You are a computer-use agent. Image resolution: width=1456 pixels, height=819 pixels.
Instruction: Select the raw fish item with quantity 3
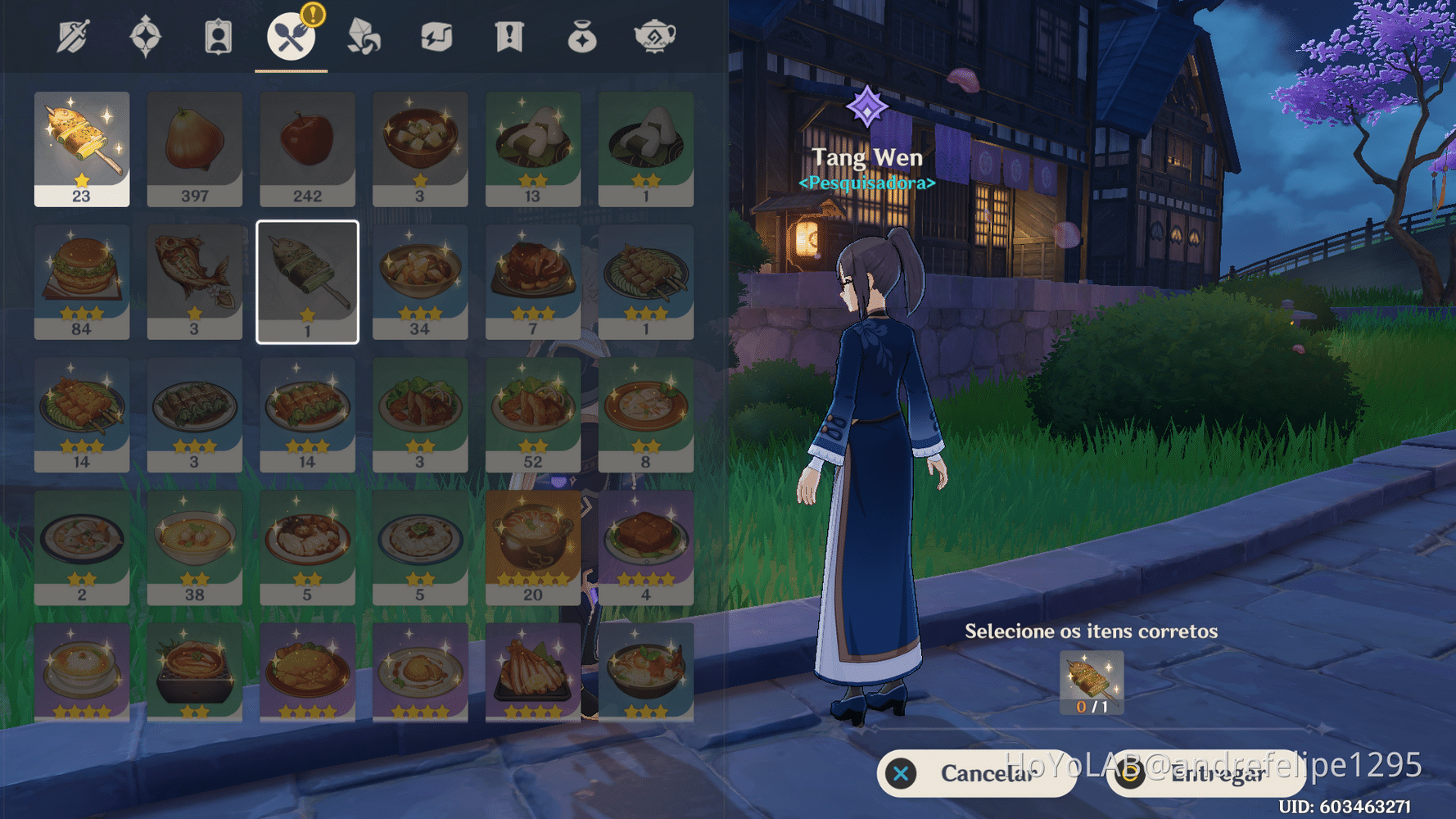(x=194, y=283)
